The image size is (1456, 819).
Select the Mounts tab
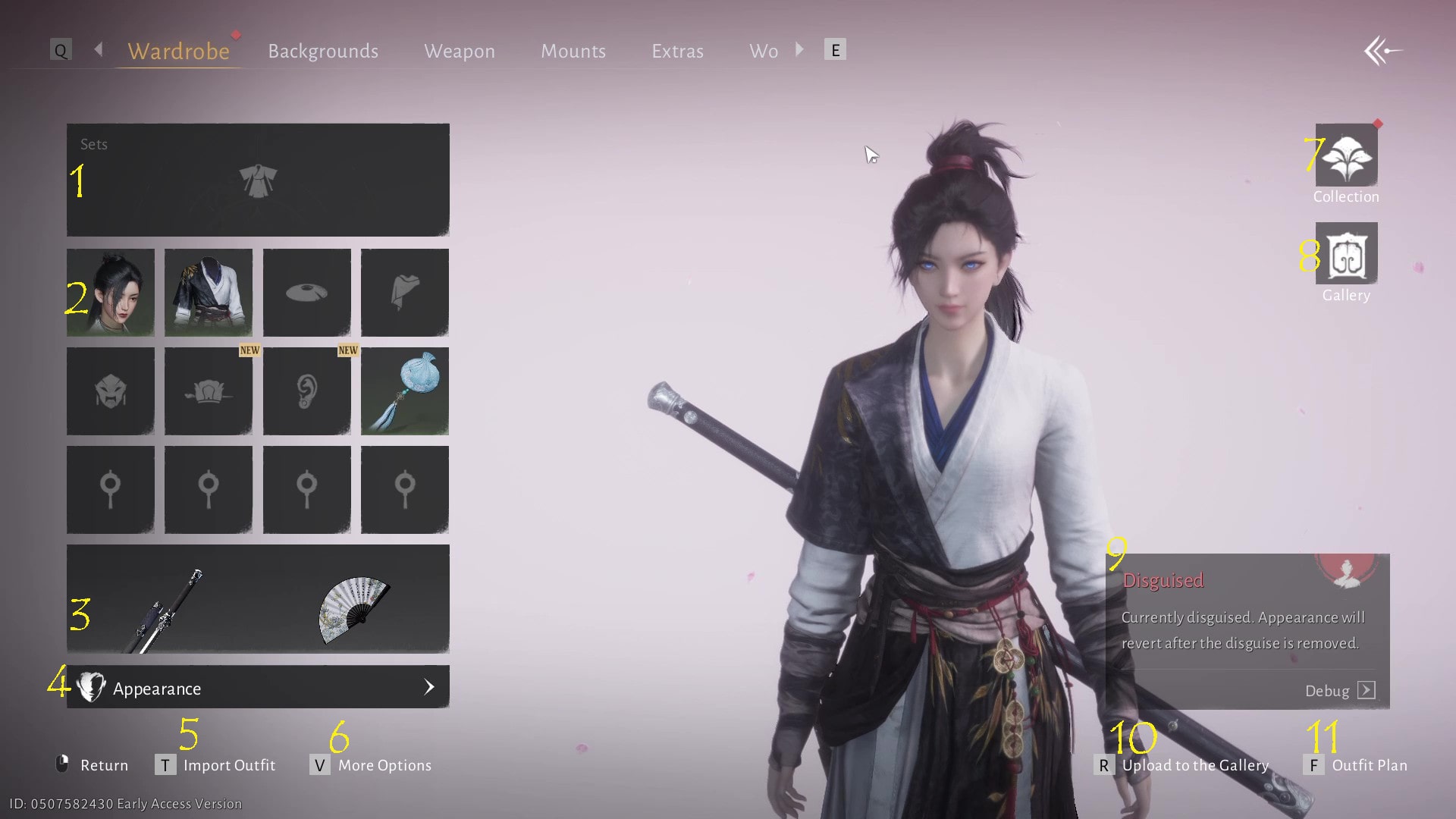click(573, 51)
